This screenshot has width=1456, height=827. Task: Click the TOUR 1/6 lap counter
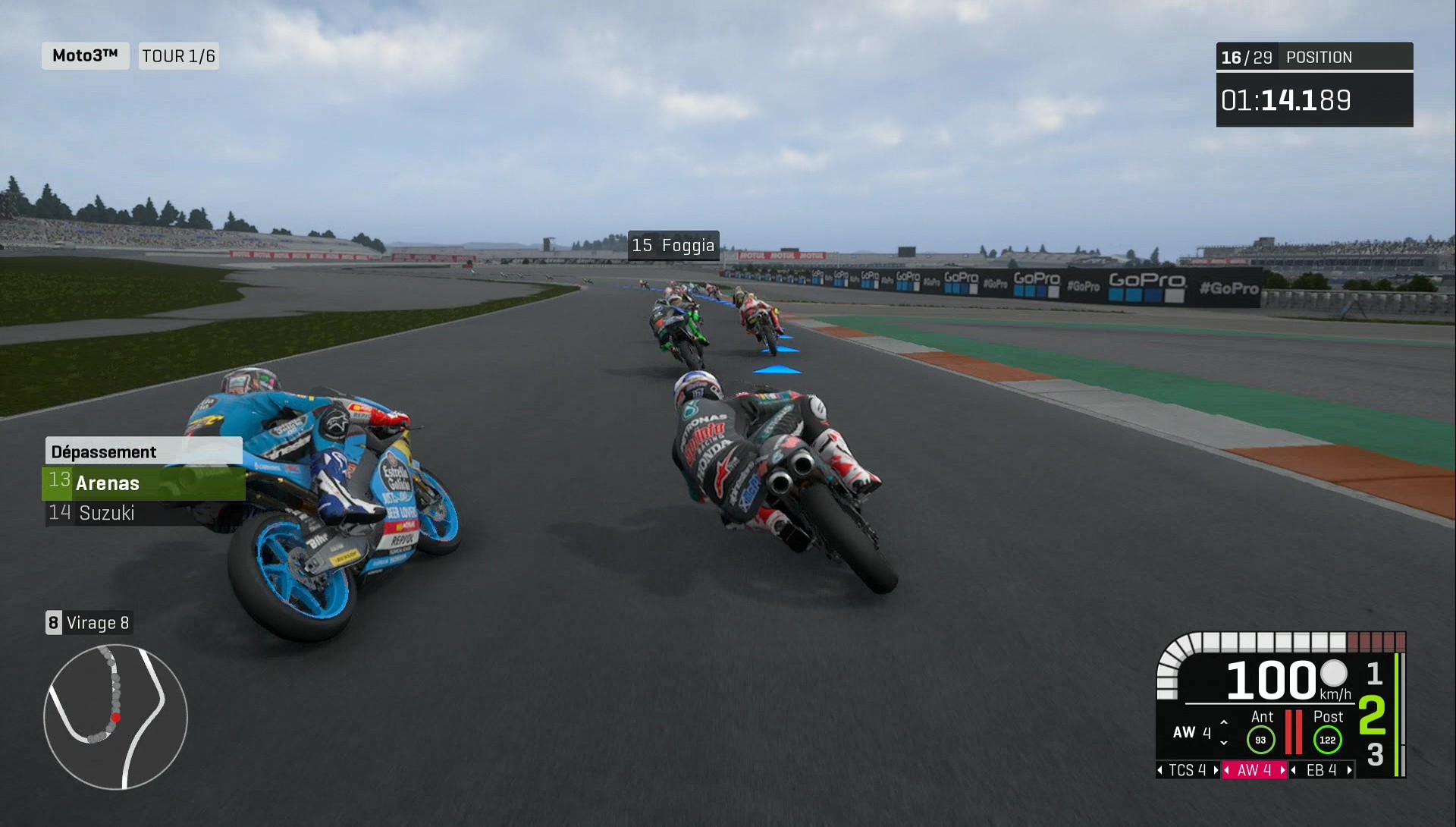(x=178, y=55)
